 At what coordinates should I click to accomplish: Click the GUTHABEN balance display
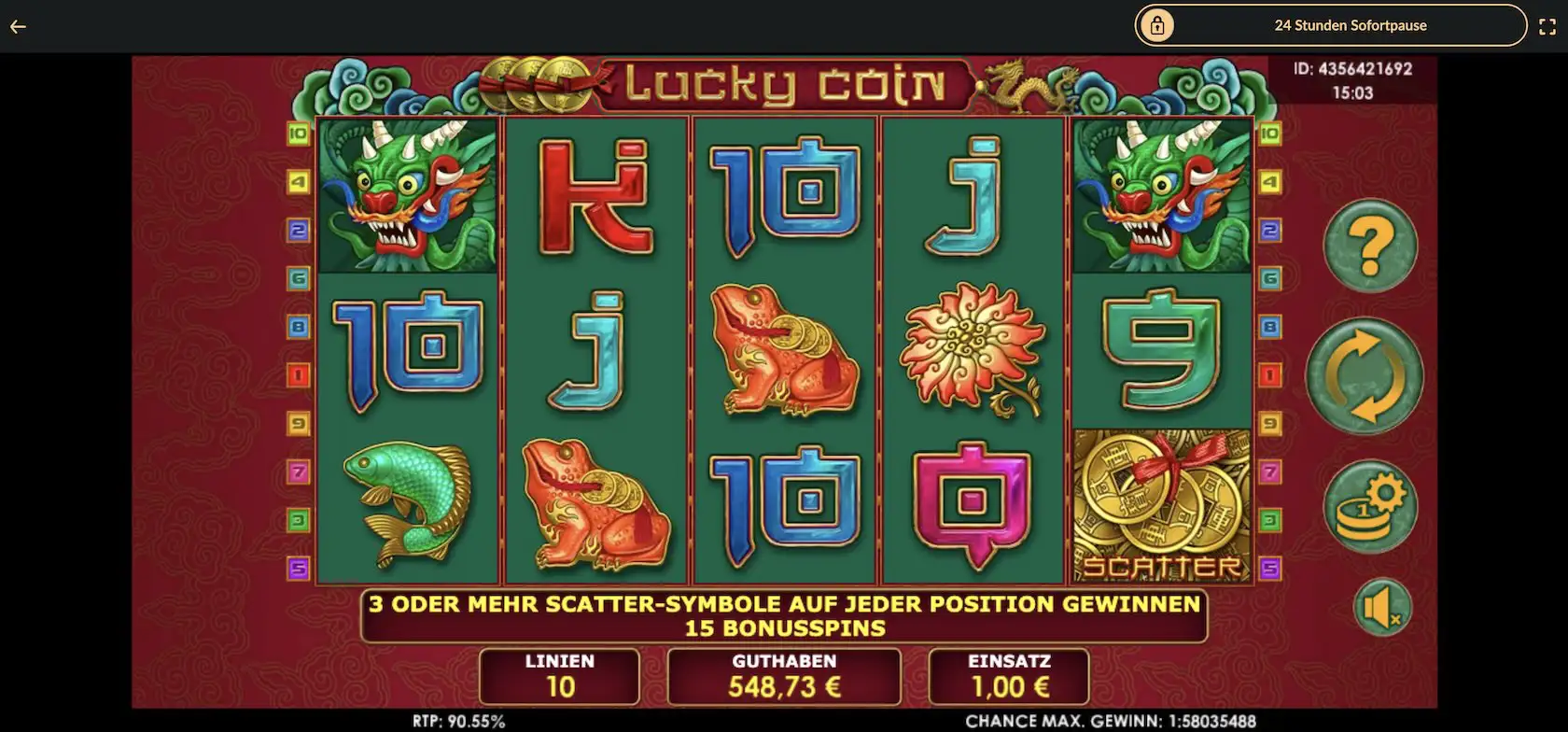click(784, 677)
